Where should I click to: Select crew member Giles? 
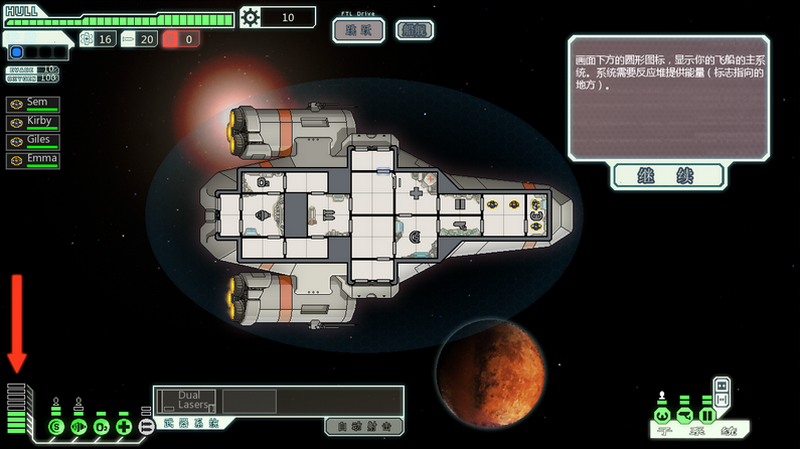33,141
